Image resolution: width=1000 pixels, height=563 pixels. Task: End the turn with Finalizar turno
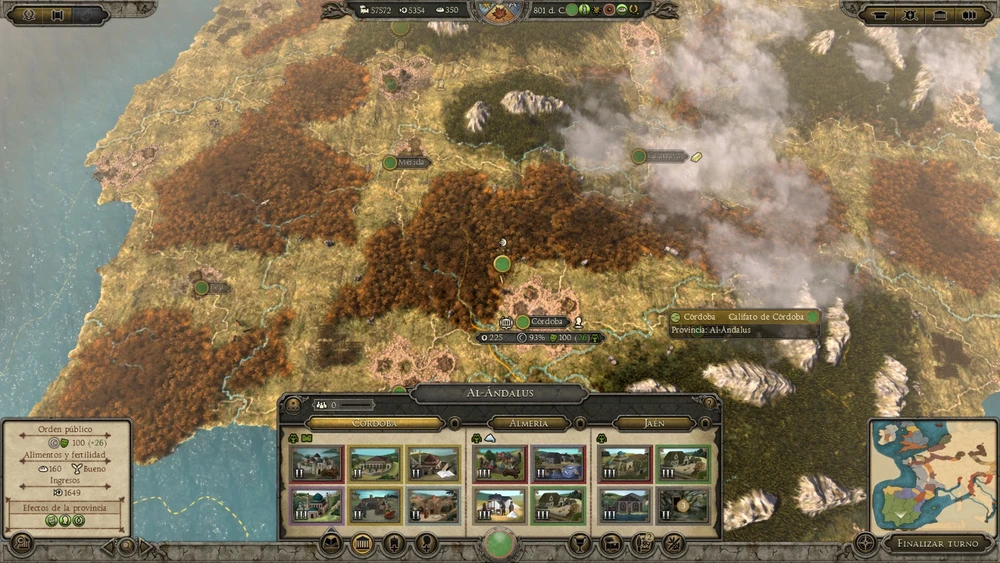click(x=938, y=544)
